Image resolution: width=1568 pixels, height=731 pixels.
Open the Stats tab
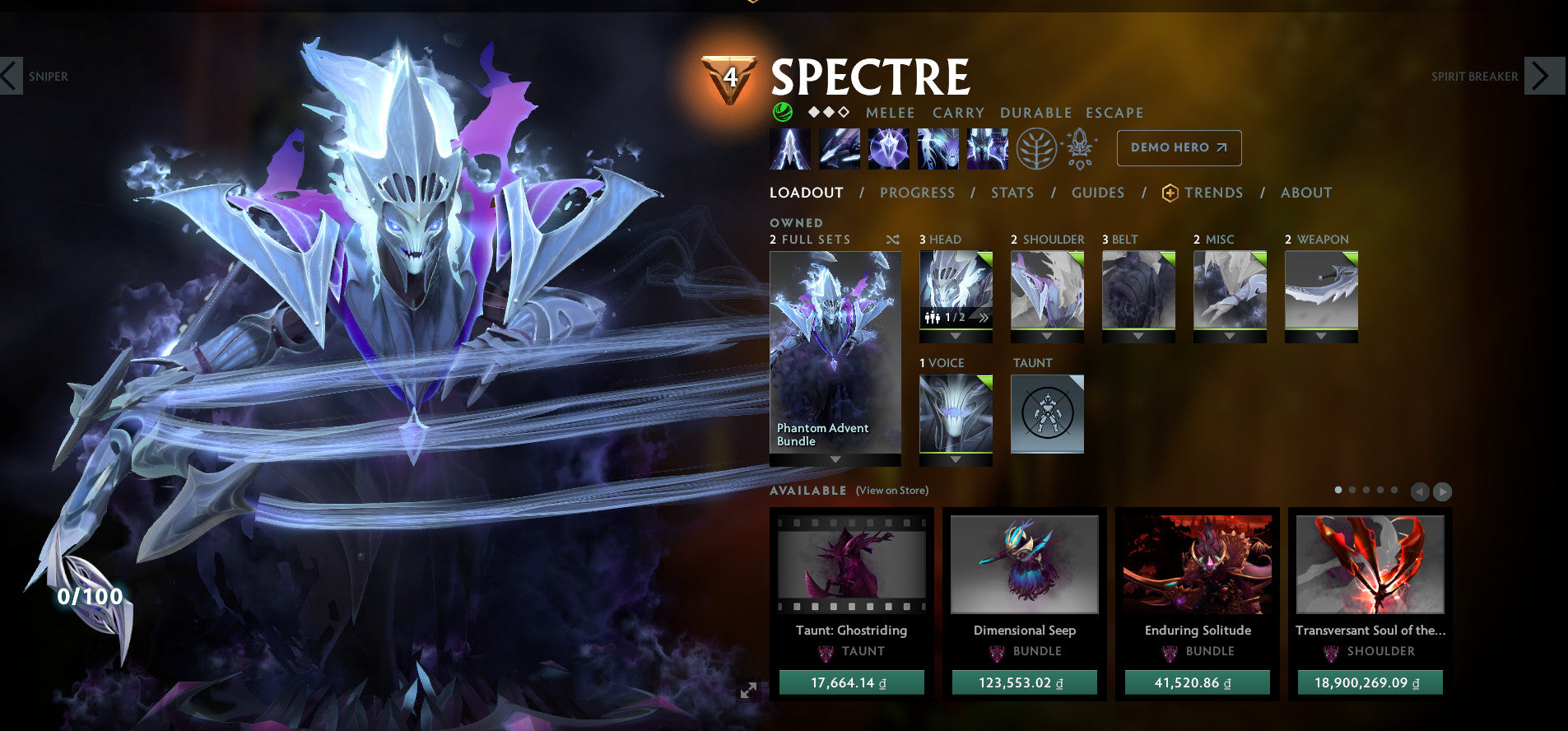(x=1012, y=193)
